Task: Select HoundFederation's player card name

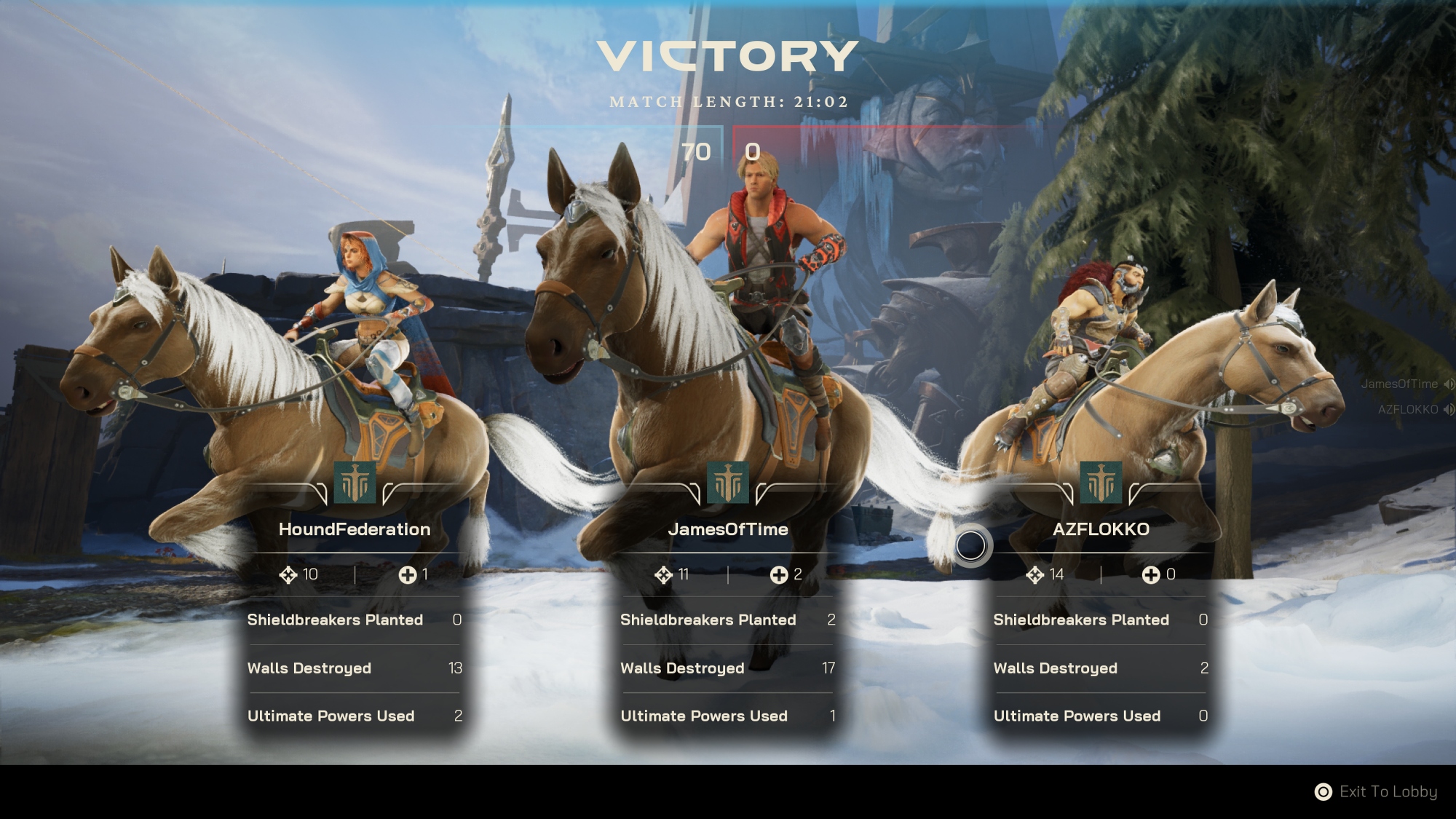Action: 355,529
